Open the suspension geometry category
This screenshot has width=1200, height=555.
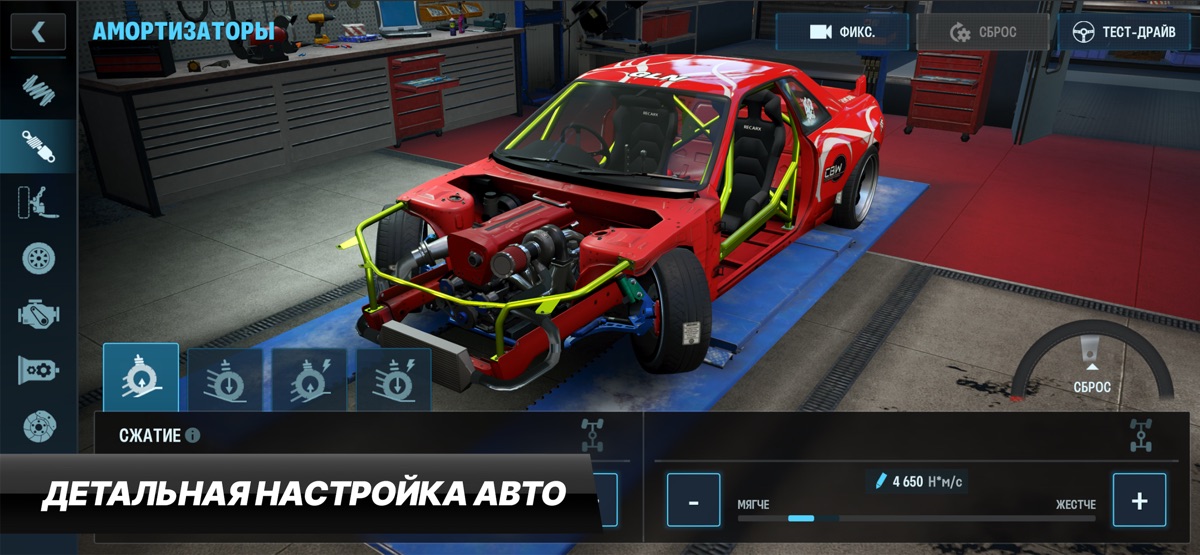coord(38,202)
